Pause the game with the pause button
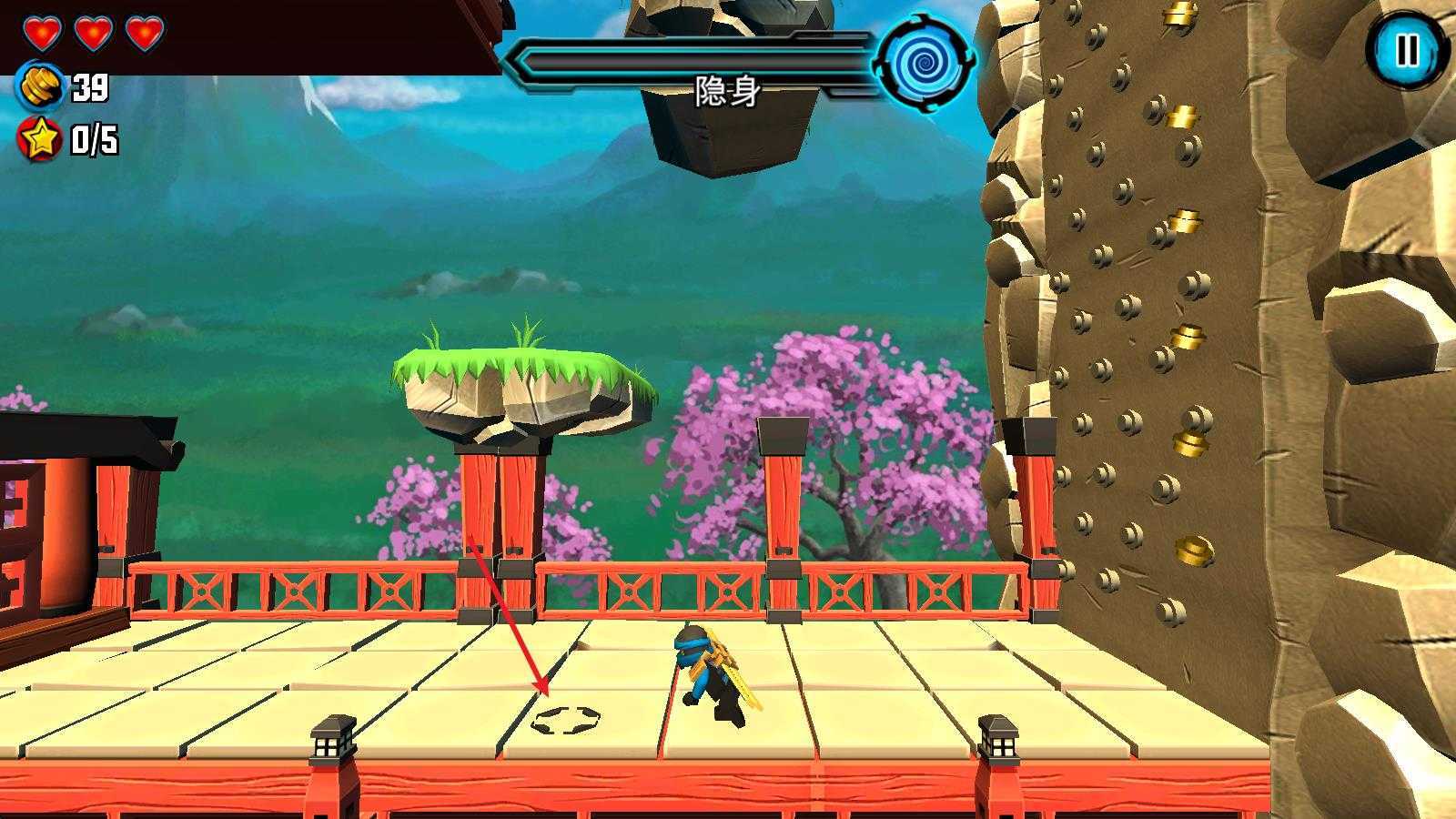 coord(1406,50)
